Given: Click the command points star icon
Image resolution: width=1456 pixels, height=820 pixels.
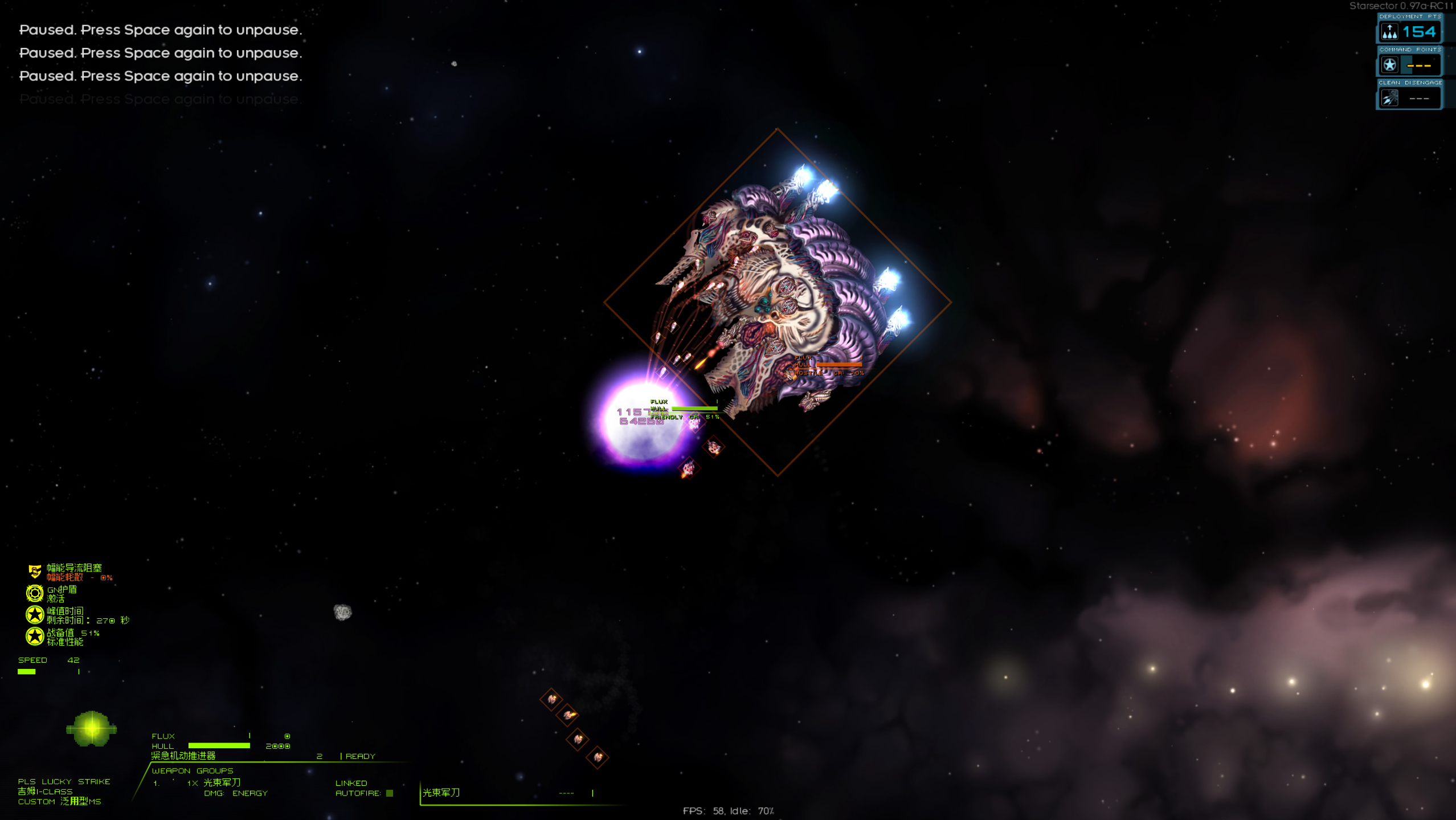Looking at the screenshot, I should [1389, 65].
